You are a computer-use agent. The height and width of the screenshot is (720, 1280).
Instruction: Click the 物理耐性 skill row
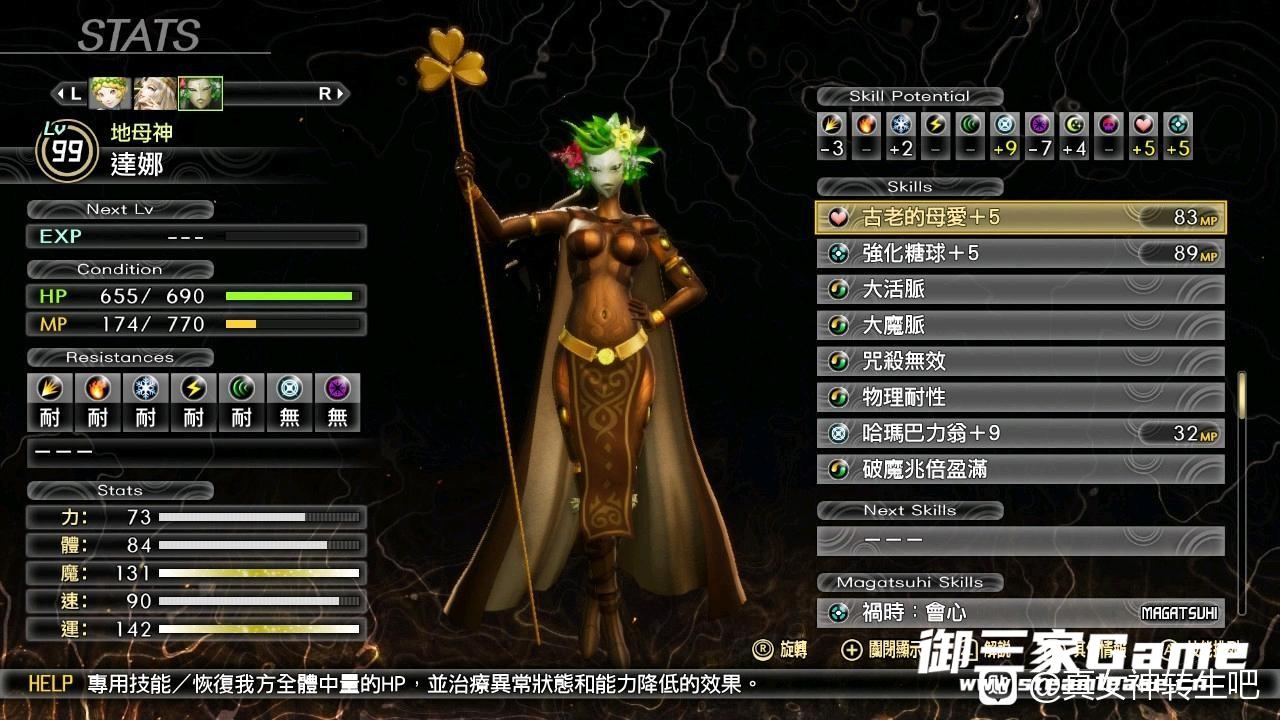pos(1020,397)
